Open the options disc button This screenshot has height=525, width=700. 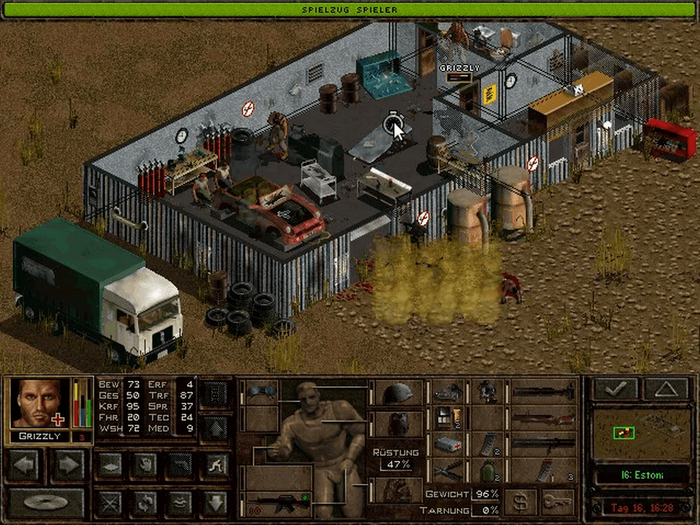[45, 501]
